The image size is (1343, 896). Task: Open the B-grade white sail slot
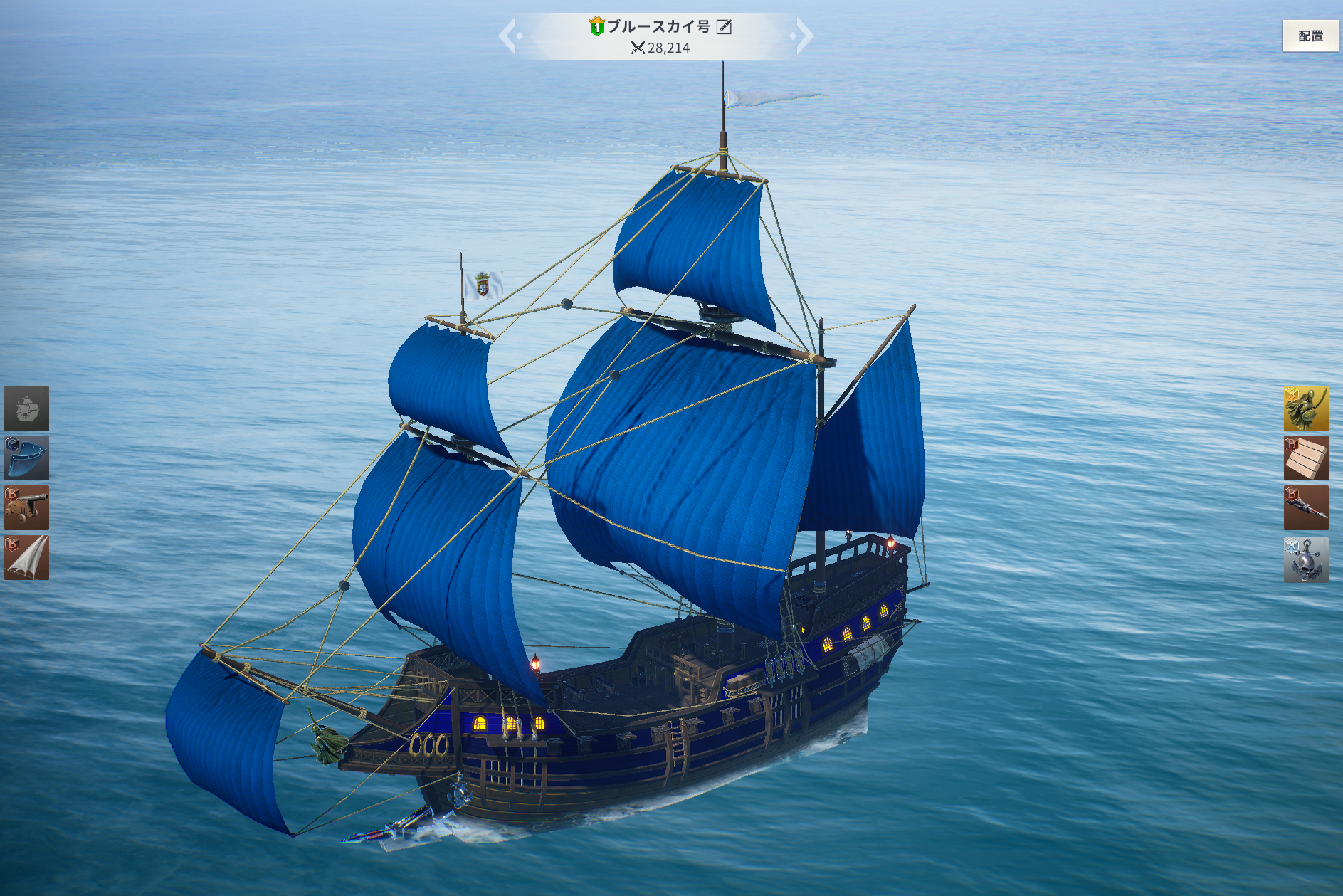tap(27, 558)
